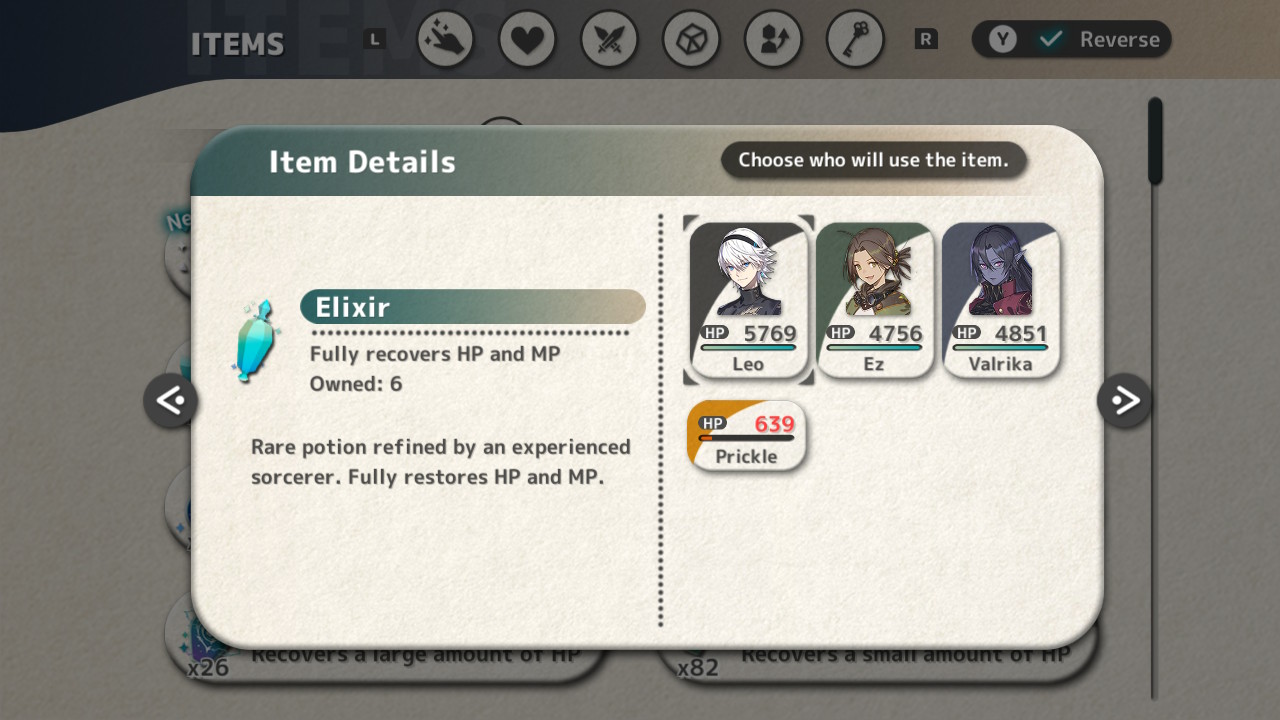Image resolution: width=1280 pixels, height=720 pixels.
Task: Go to the previous item with left arrow
Action: pyautogui.click(x=170, y=401)
